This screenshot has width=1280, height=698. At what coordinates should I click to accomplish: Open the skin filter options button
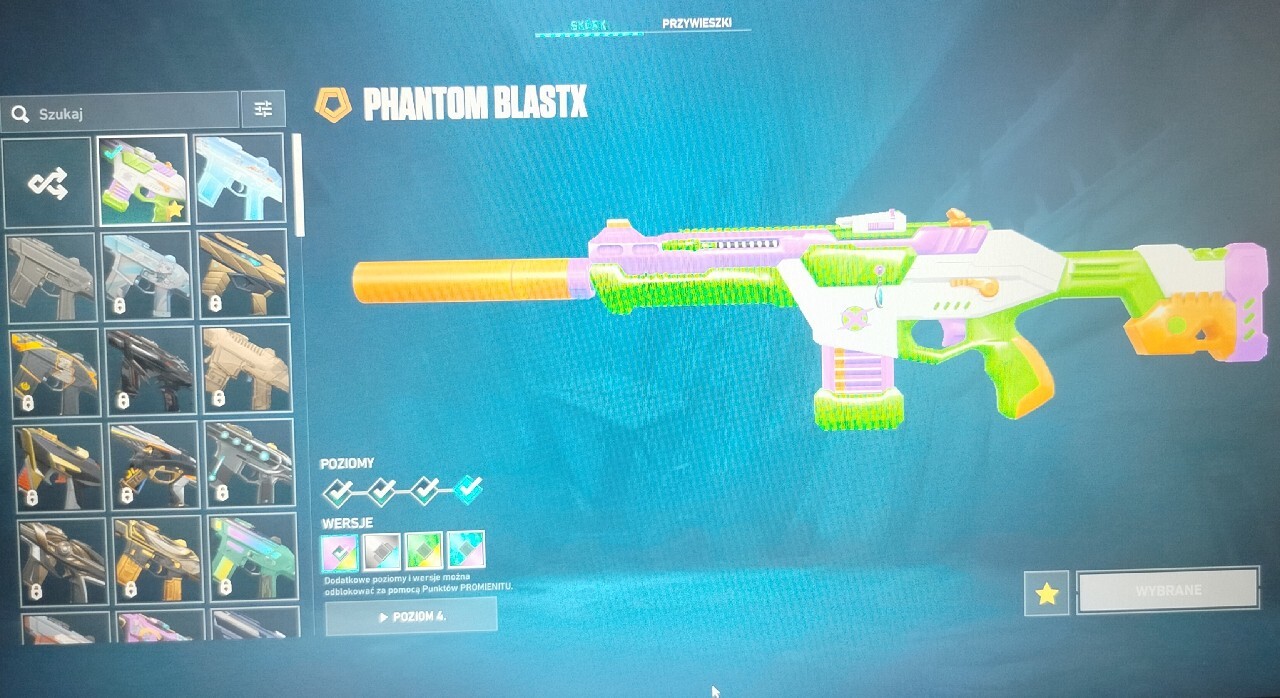263,110
